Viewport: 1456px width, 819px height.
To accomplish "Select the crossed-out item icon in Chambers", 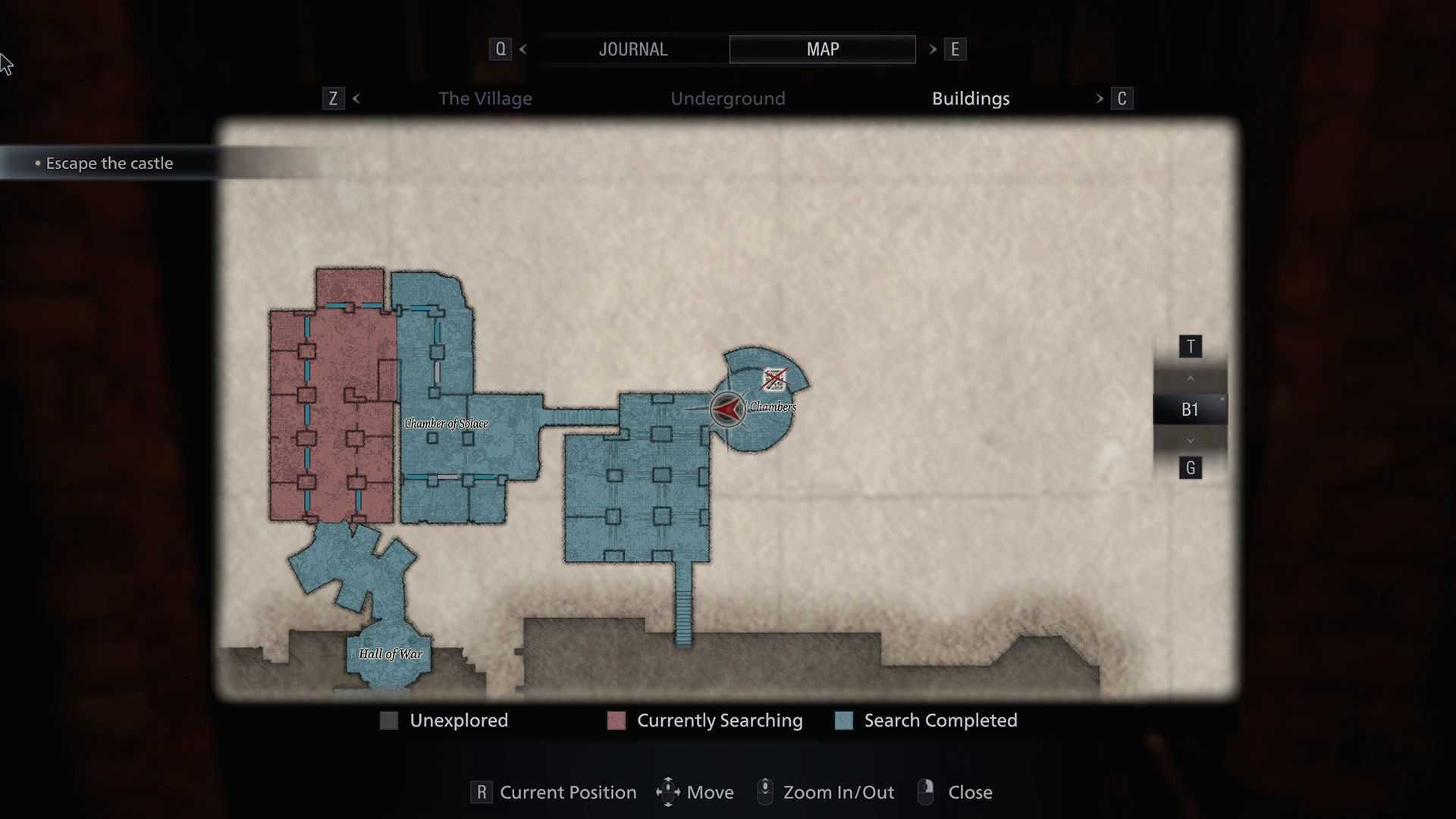I will click(x=774, y=379).
